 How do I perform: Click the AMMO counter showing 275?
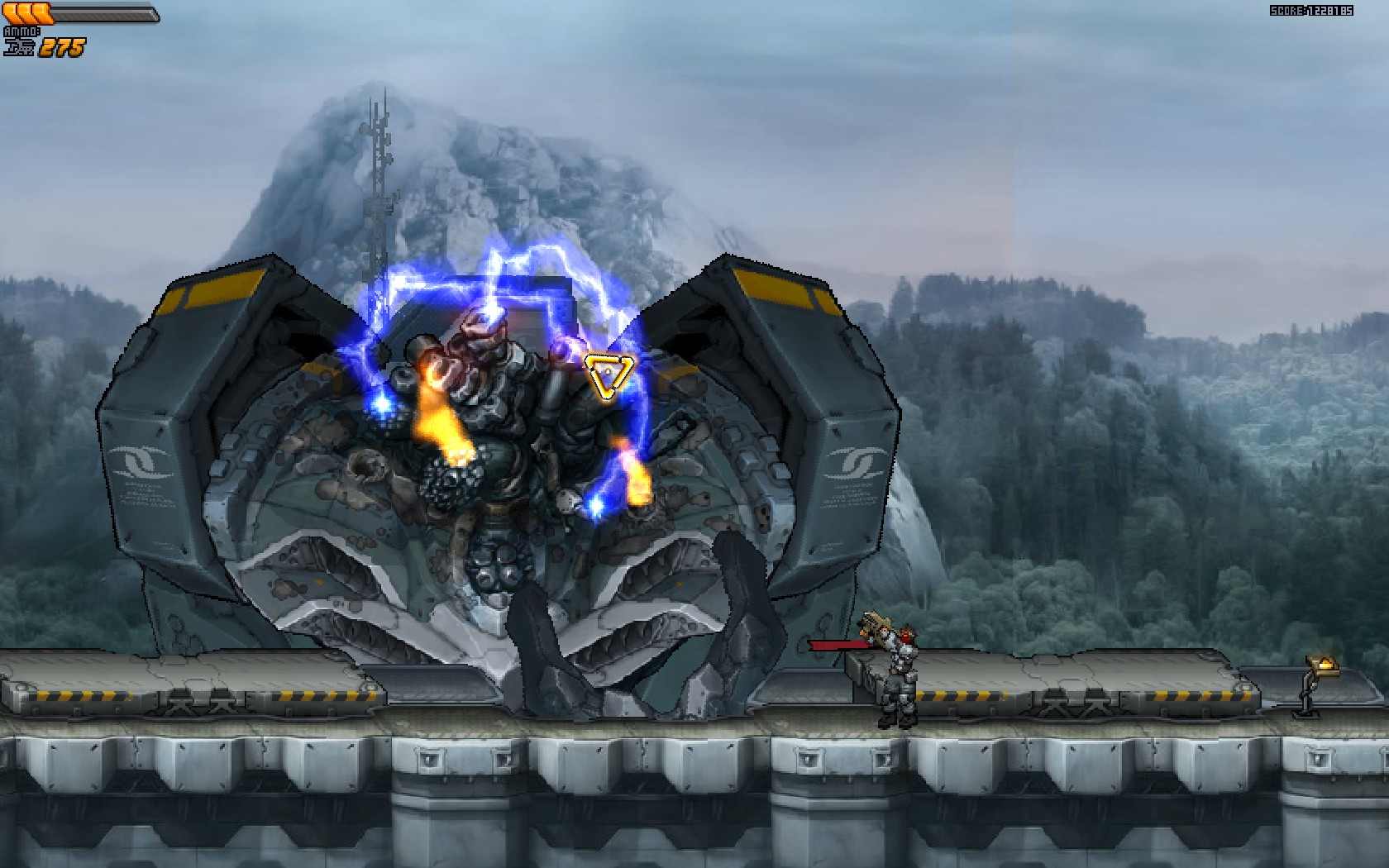point(62,48)
